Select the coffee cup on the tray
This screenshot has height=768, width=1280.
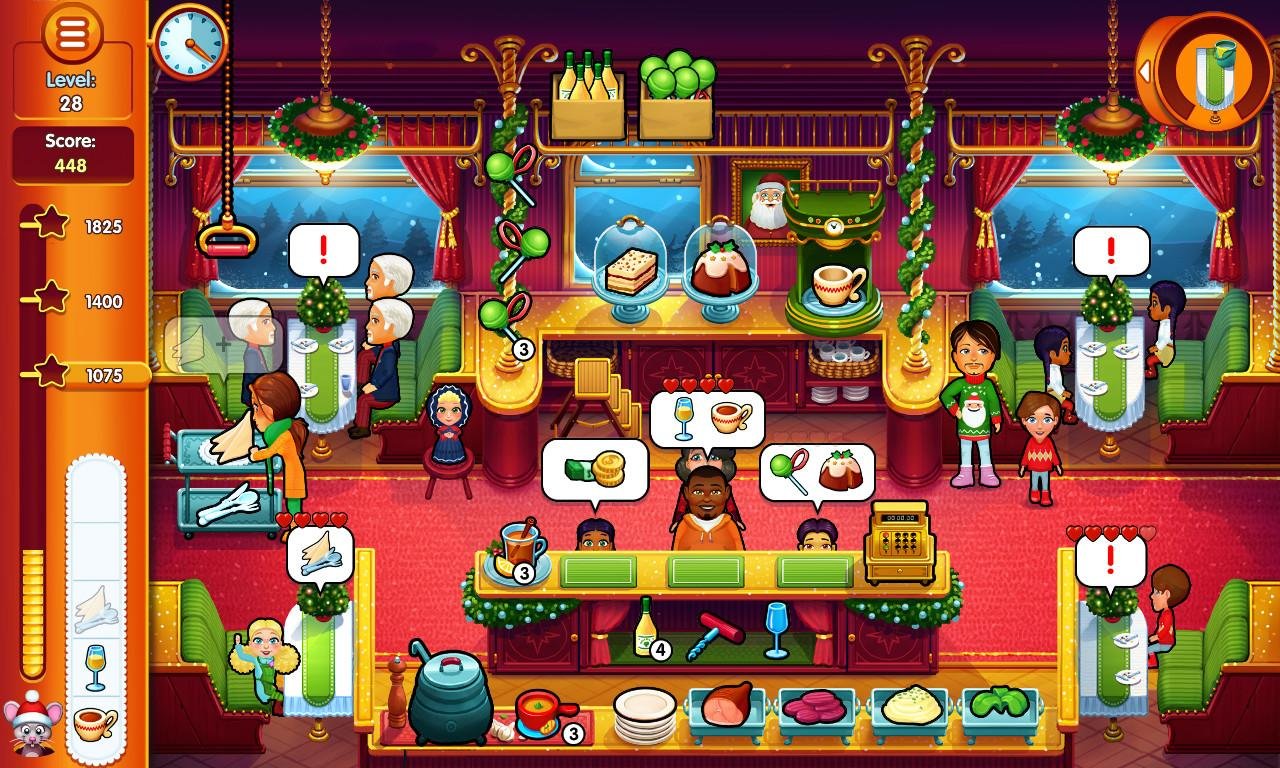pyautogui.click(x=96, y=722)
